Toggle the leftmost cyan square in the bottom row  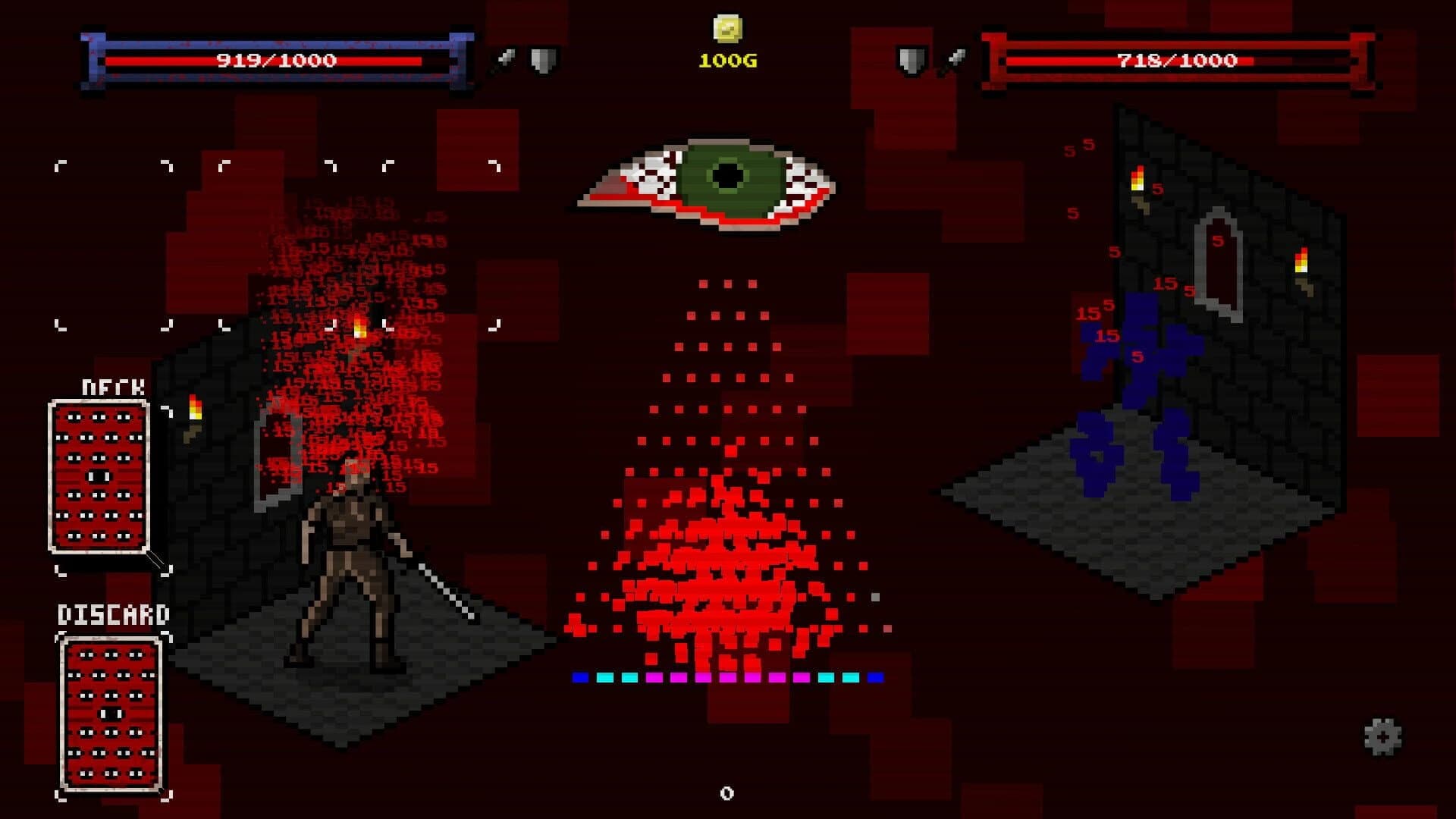607,676
